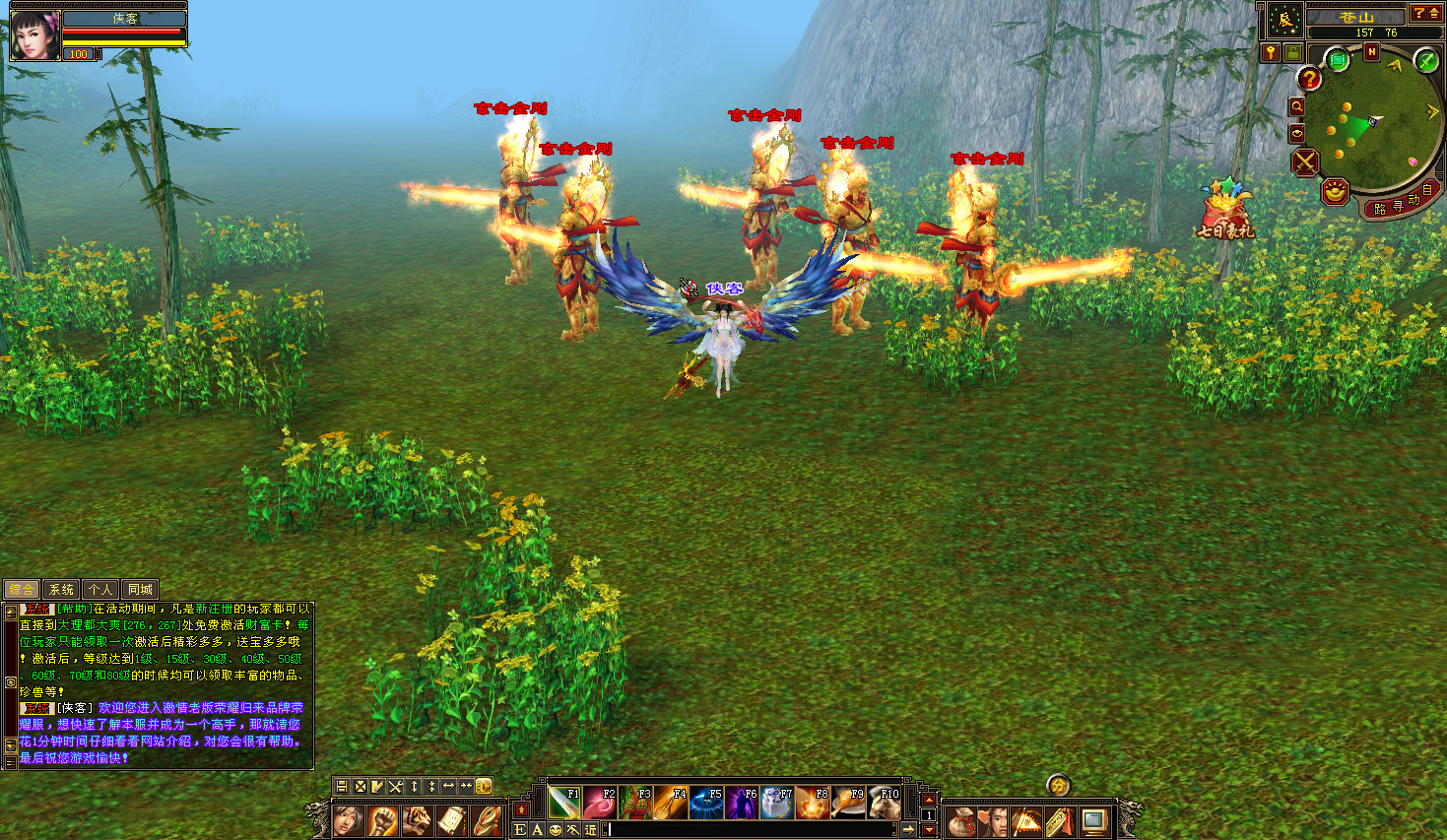Open the fist skills menu icon
1447x840 pixels.
tap(382, 820)
